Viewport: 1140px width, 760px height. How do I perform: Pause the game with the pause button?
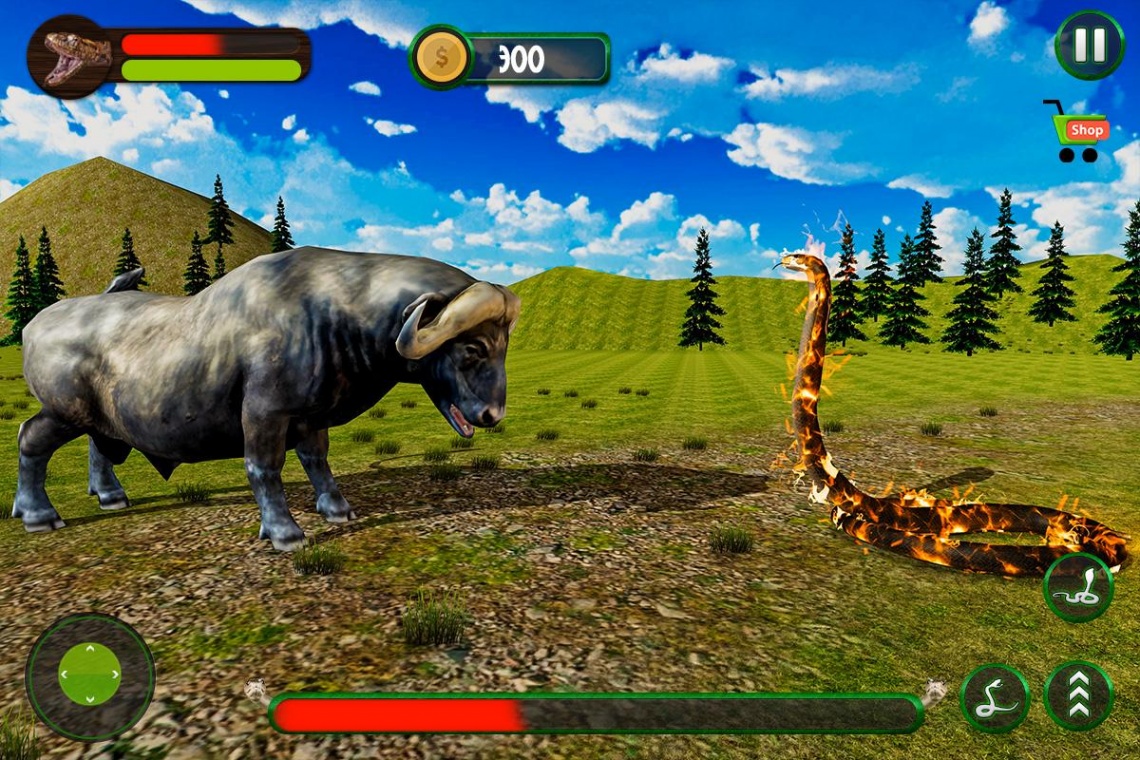[x=1089, y=45]
